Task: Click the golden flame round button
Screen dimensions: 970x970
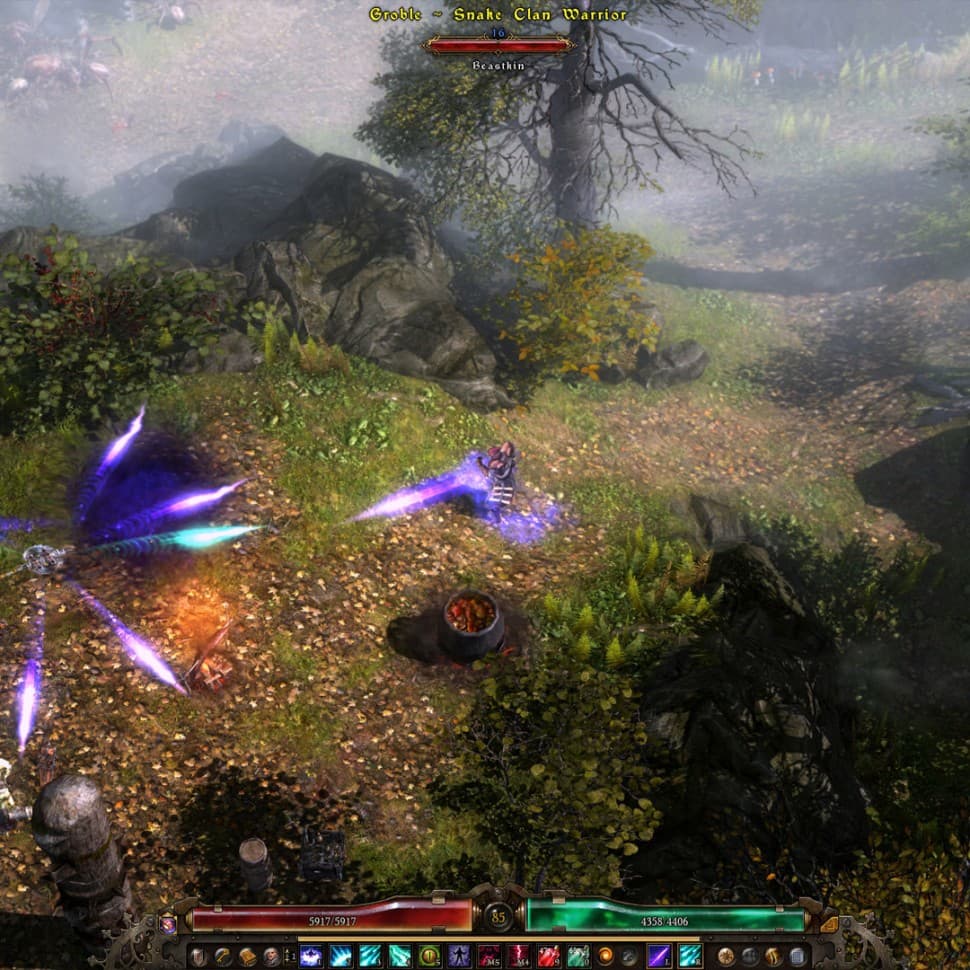Action: pyautogui.click(x=773, y=957)
